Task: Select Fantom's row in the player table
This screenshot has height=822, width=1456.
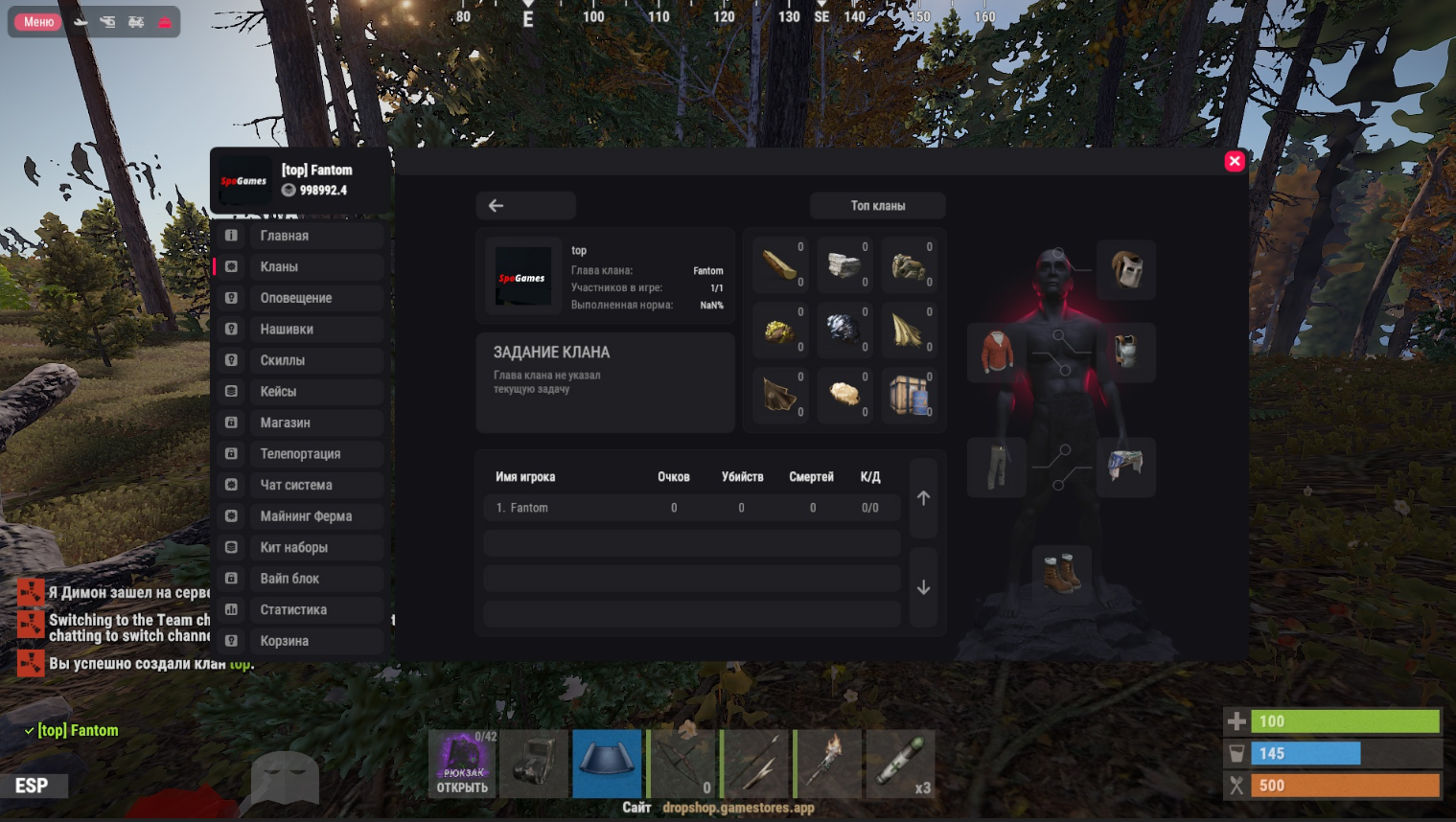Action: (x=691, y=508)
